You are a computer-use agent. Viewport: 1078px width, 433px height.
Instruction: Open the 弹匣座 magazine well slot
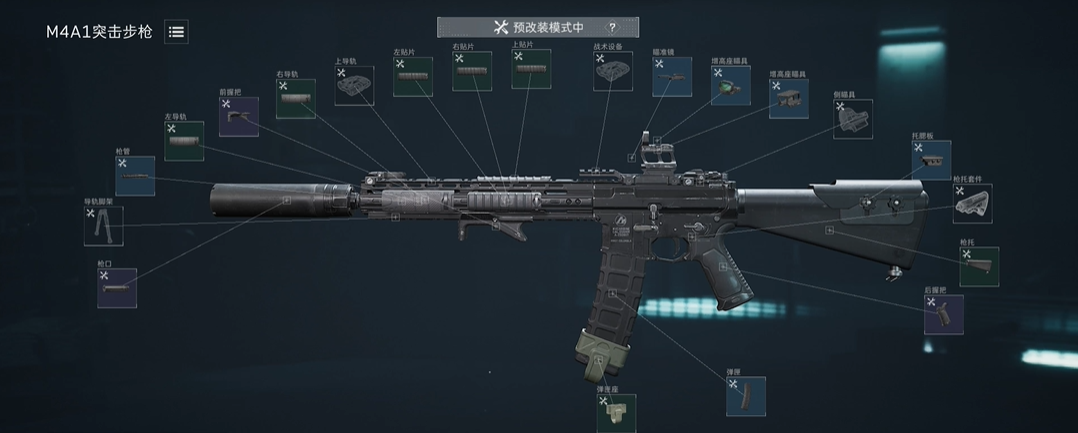click(617, 412)
